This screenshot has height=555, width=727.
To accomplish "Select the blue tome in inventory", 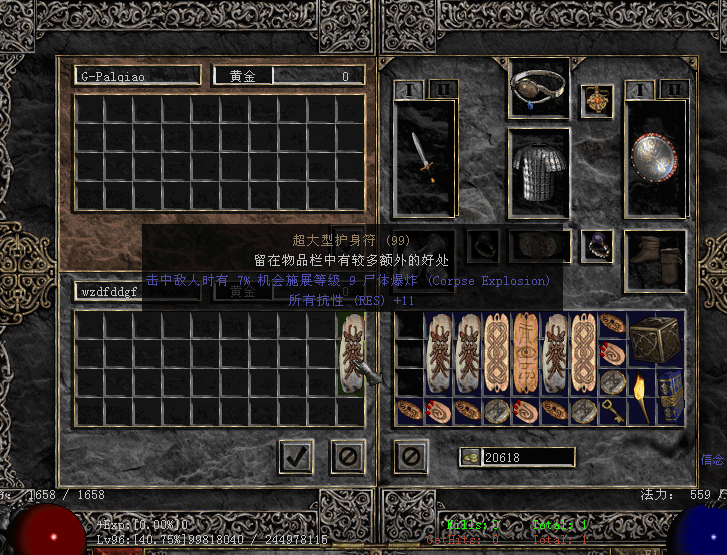I will point(670,397).
